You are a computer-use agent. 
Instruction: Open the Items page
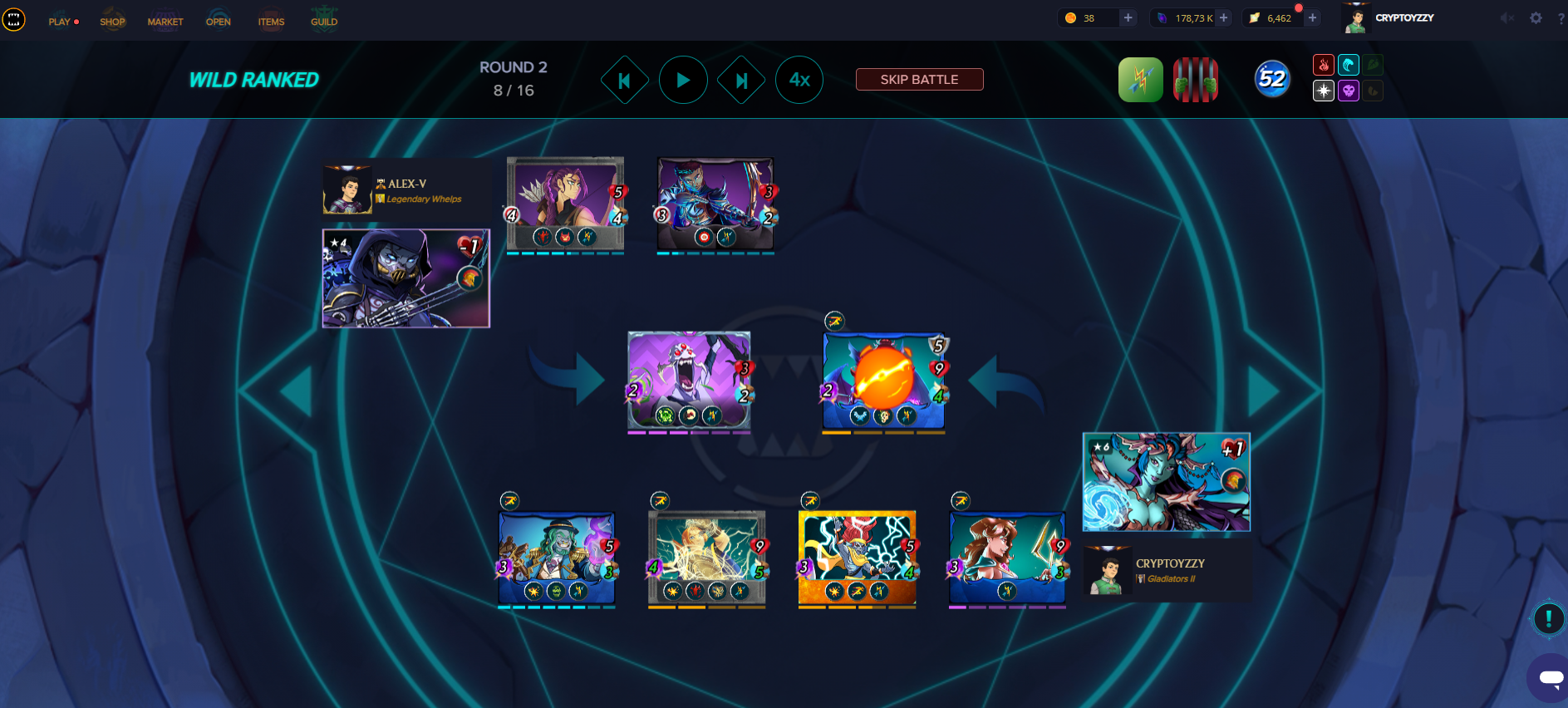tap(271, 22)
